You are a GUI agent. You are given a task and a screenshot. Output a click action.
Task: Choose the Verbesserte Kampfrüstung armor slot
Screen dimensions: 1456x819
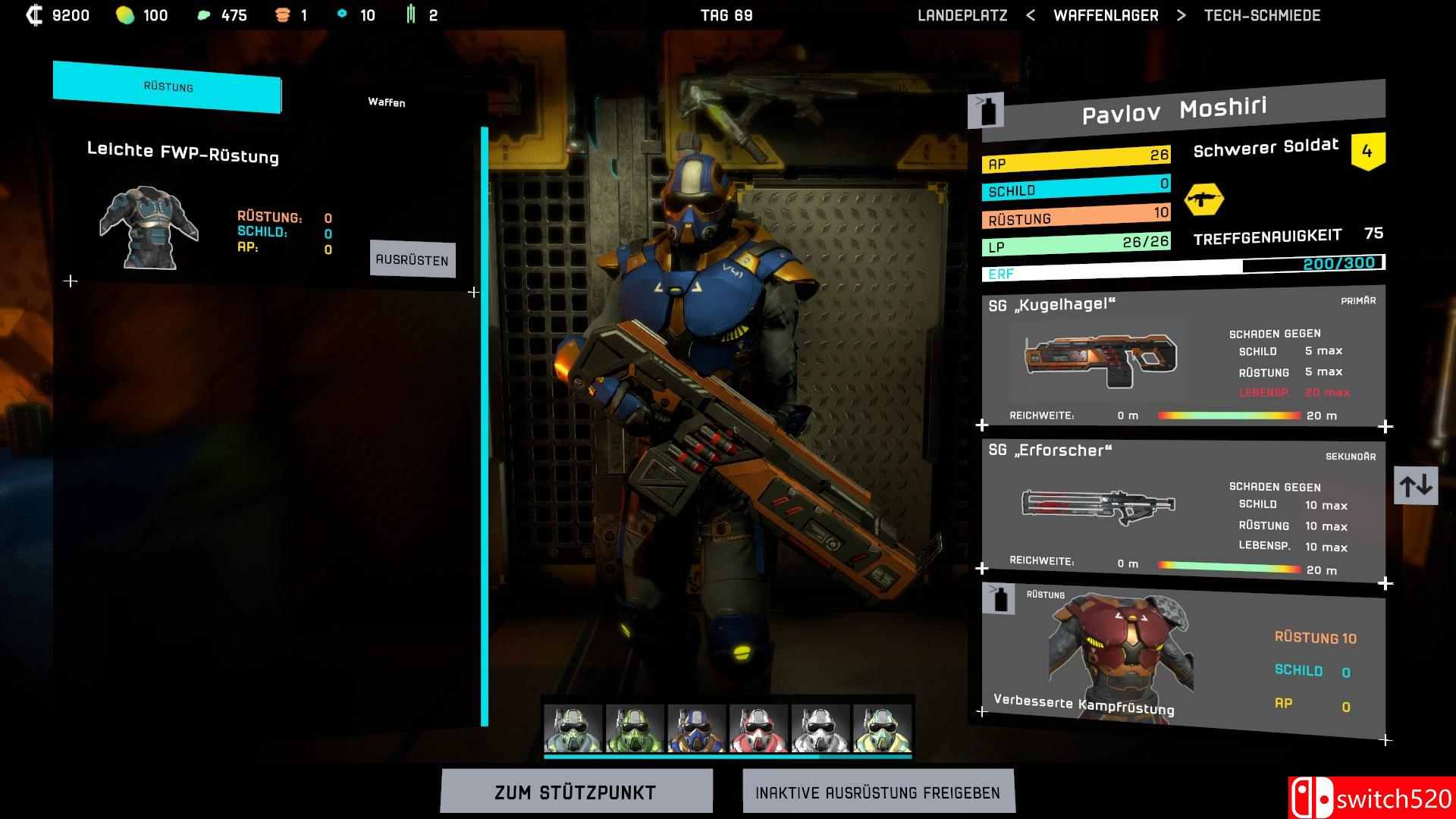1183,660
